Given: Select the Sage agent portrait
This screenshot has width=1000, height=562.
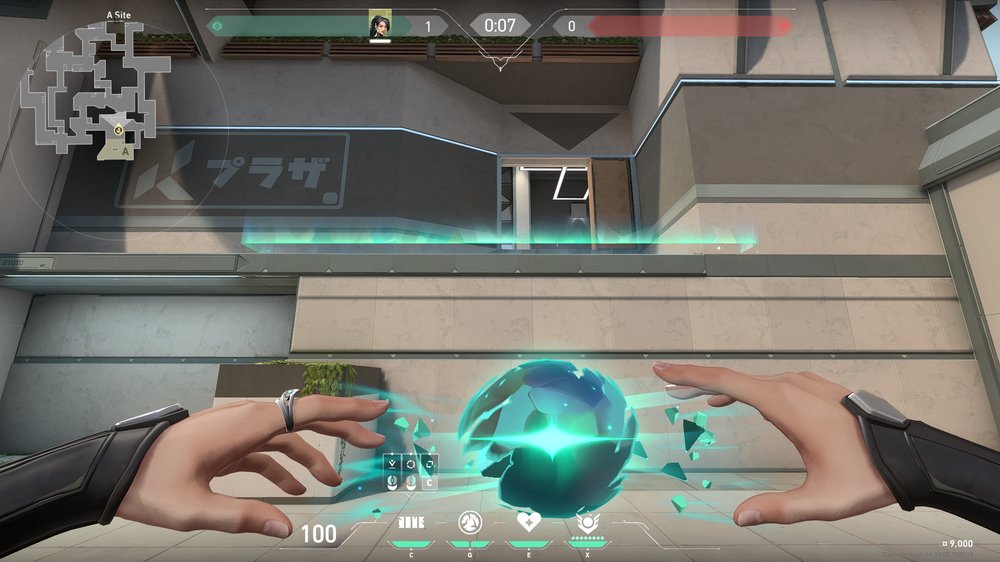Looking at the screenshot, I should pyautogui.click(x=380, y=26).
